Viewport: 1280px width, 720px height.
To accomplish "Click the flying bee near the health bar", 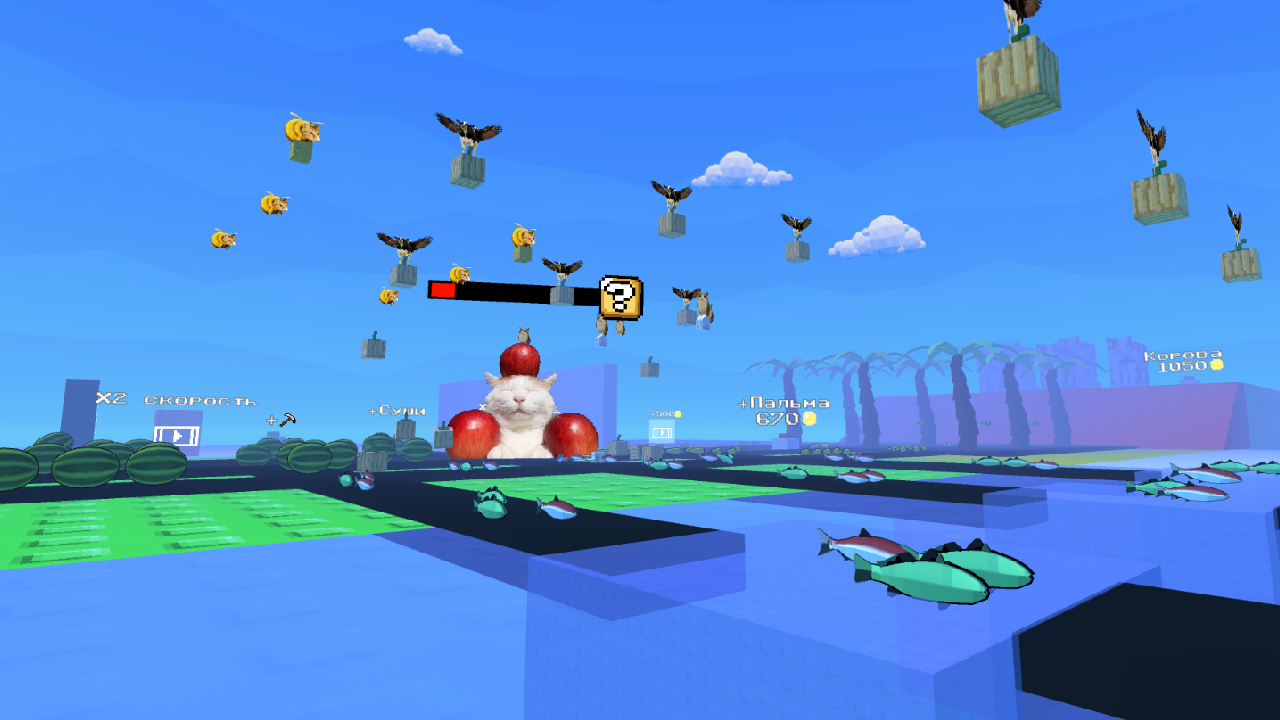I will point(459,274).
